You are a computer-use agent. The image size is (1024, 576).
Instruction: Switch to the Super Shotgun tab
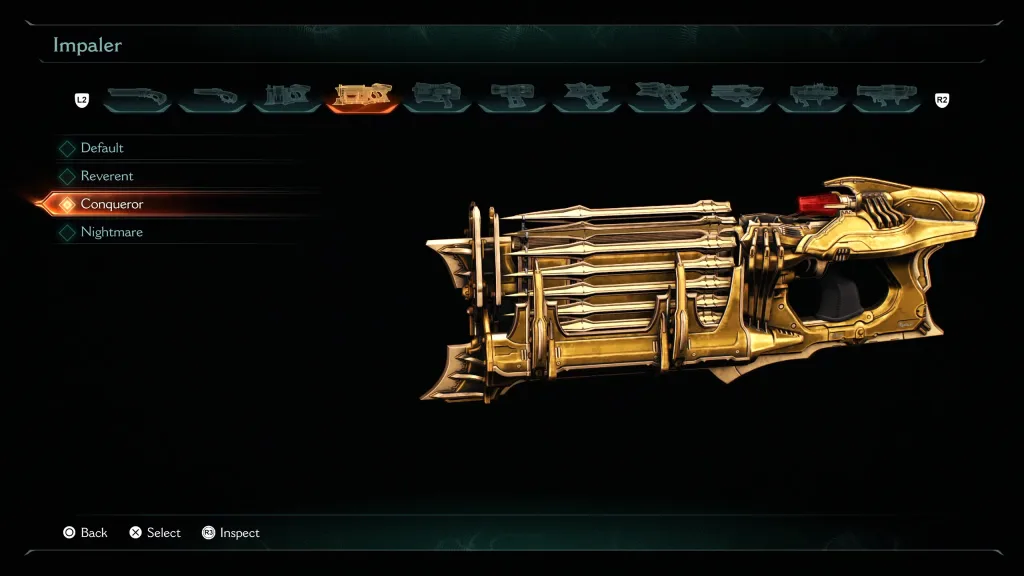click(x=212, y=96)
